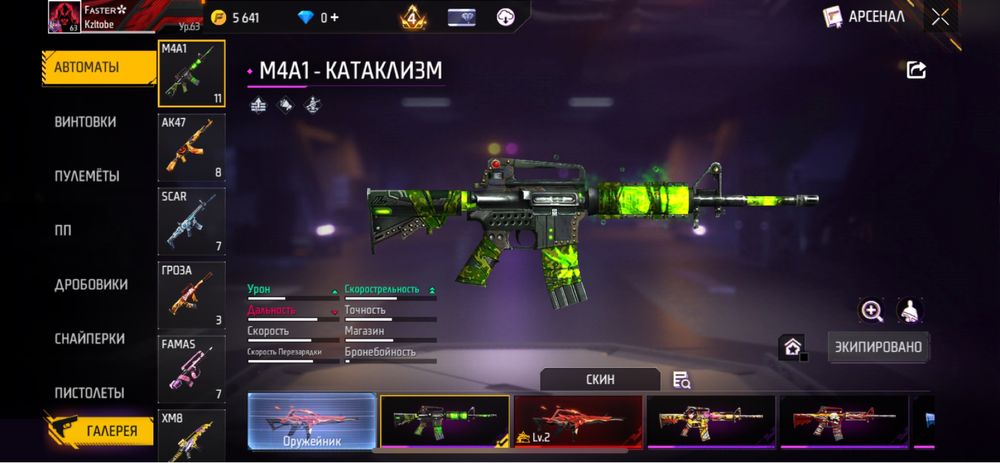
Task: Click the magnifier zoom icon
Action: (872, 311)
